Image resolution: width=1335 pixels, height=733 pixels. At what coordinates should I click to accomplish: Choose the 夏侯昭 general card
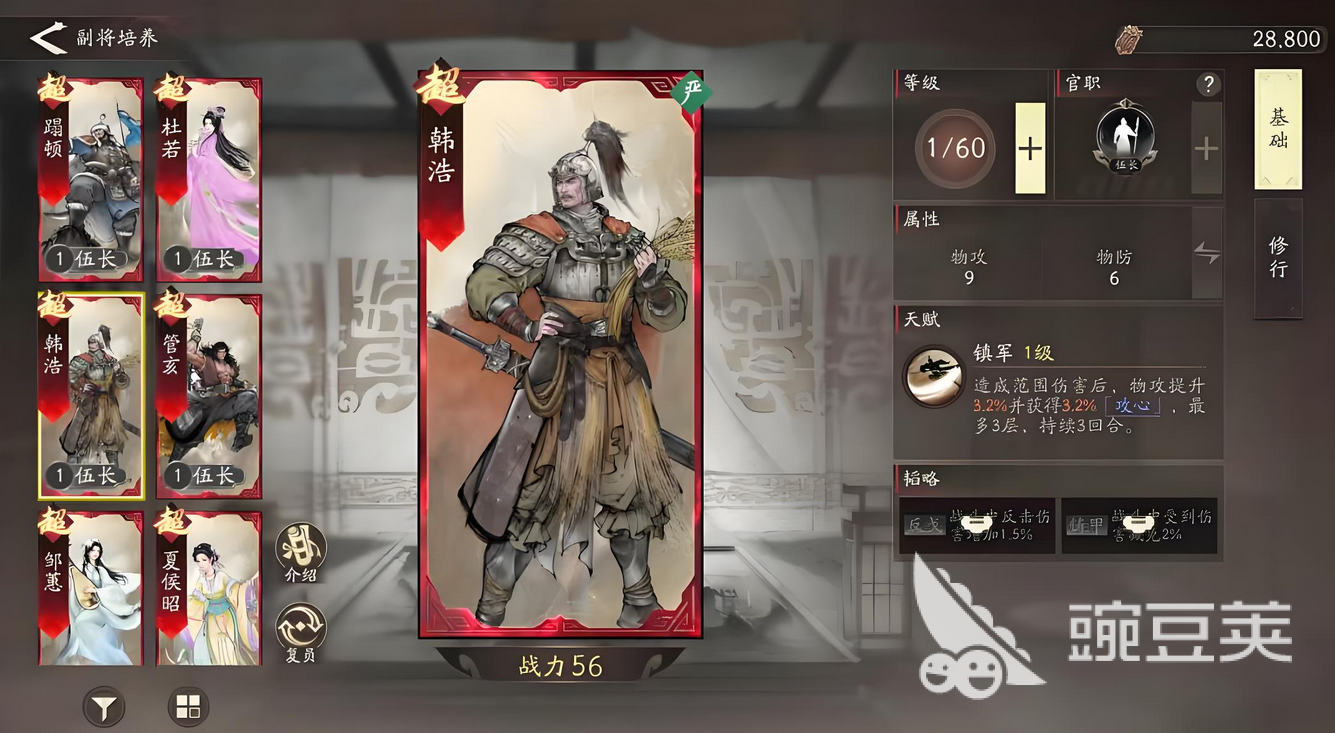tap(208, 587)
